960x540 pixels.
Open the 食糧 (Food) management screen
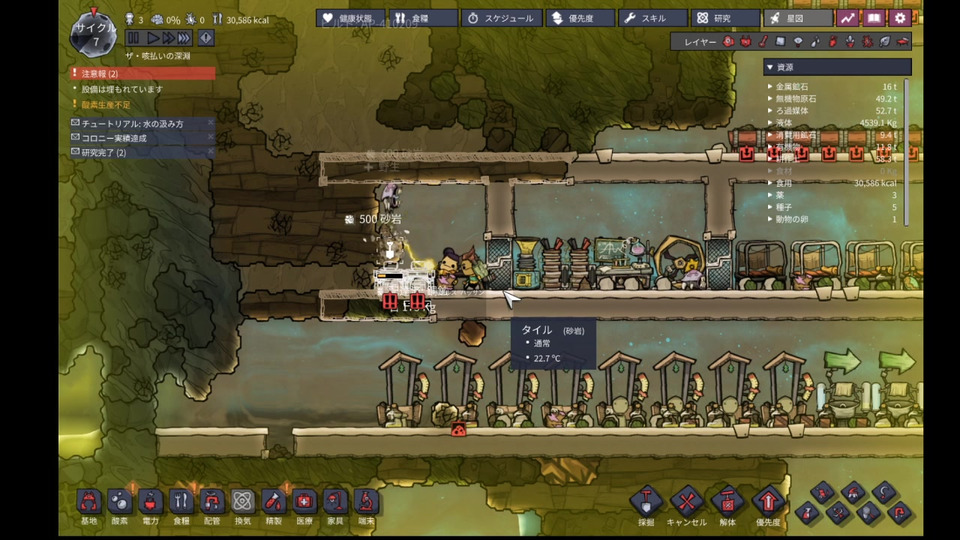[422, 18]
